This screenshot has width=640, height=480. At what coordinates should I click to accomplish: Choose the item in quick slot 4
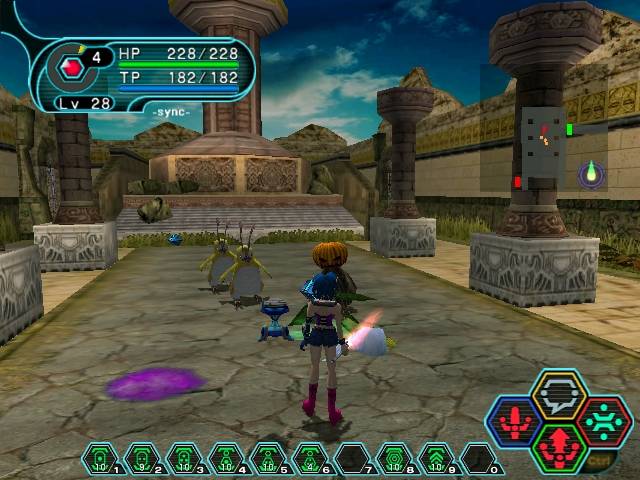(224, 459)
